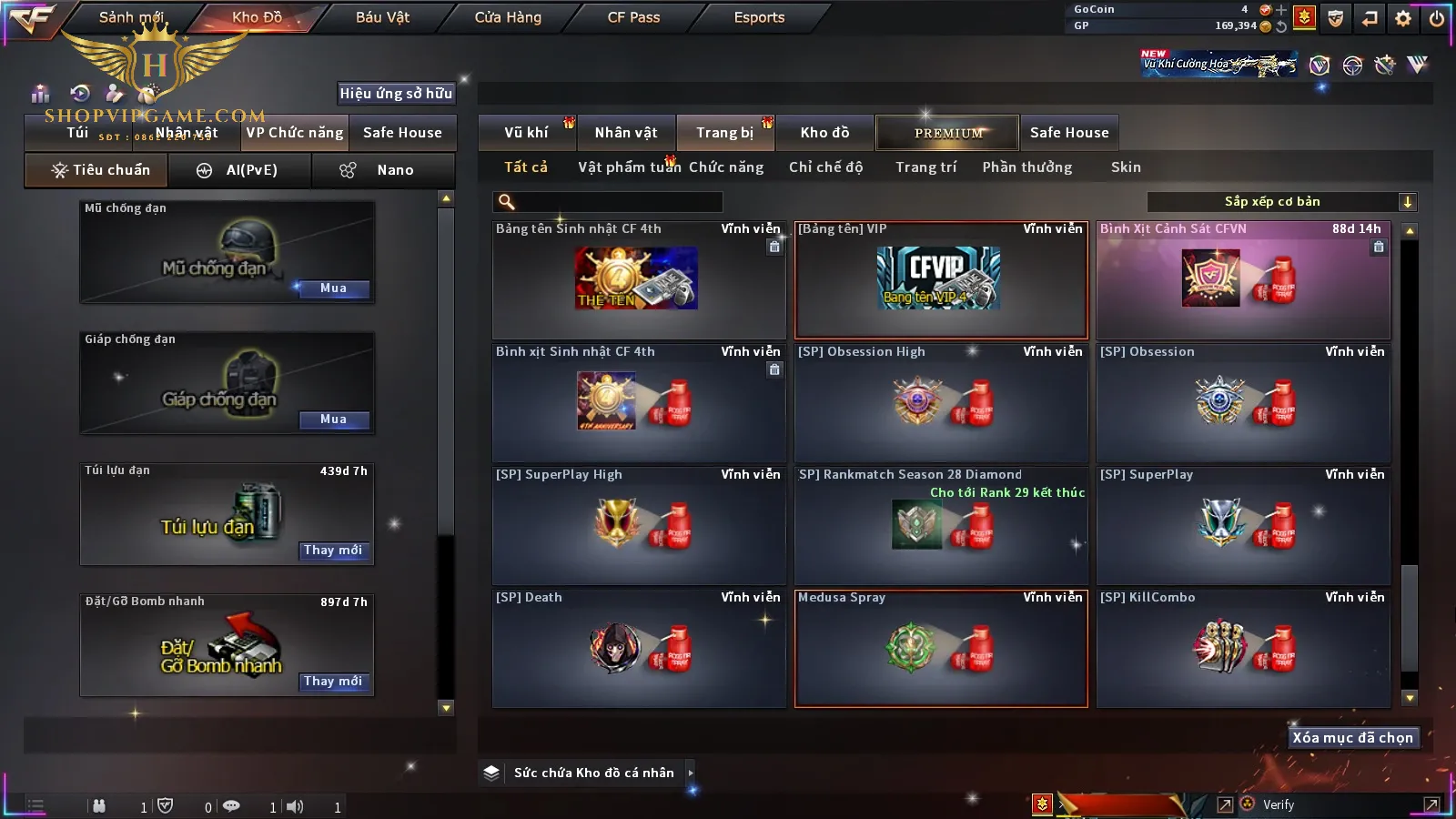Switch to the PREMIUM tab
1456x819 pixels.
pos(947,133)
